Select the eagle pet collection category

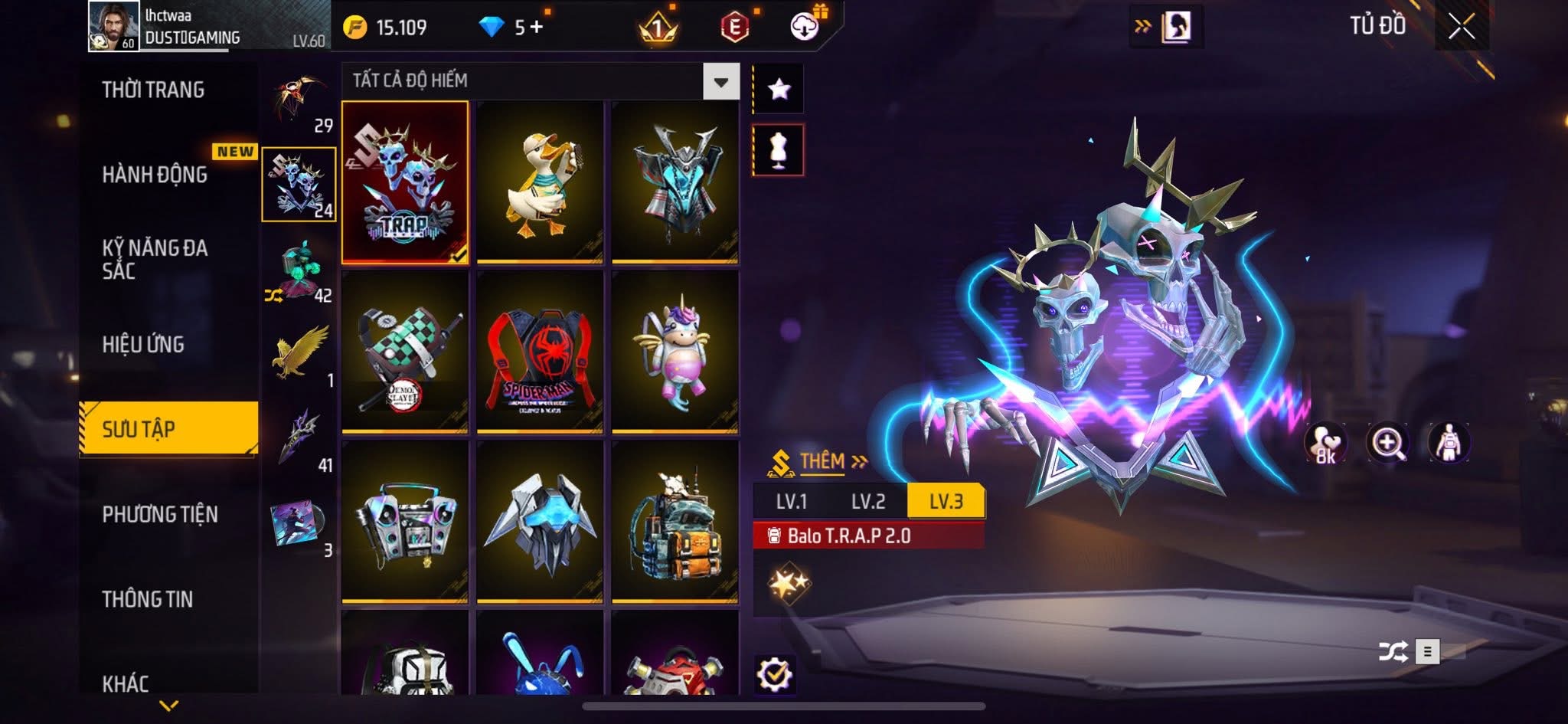click(x=300, y=351)
